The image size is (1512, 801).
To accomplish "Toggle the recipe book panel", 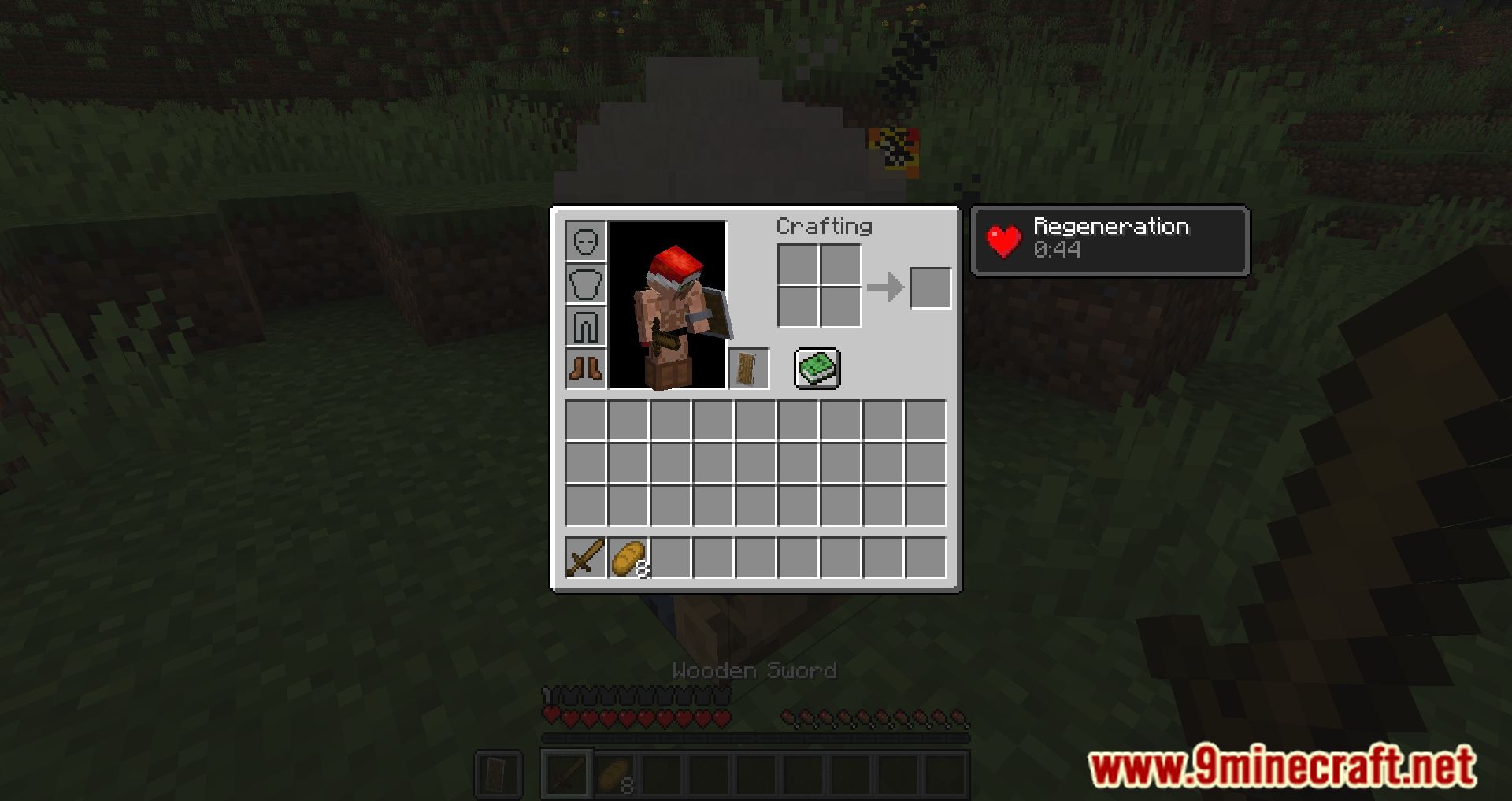I will pyautogui.click(x=816, y=367).
